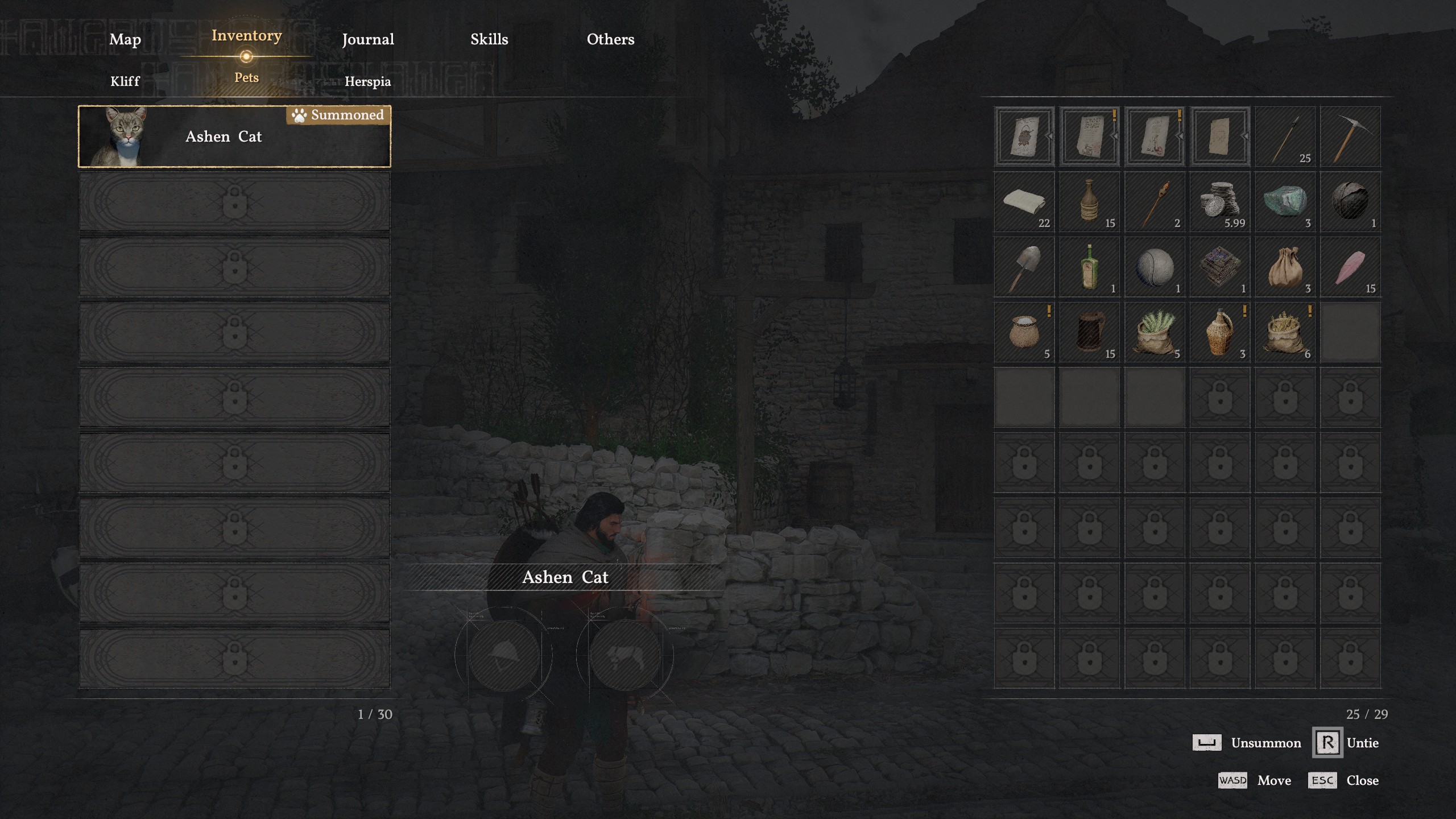Select the pickaxe inventory slot
The image size is (1456, 819).
(1350, 136)
